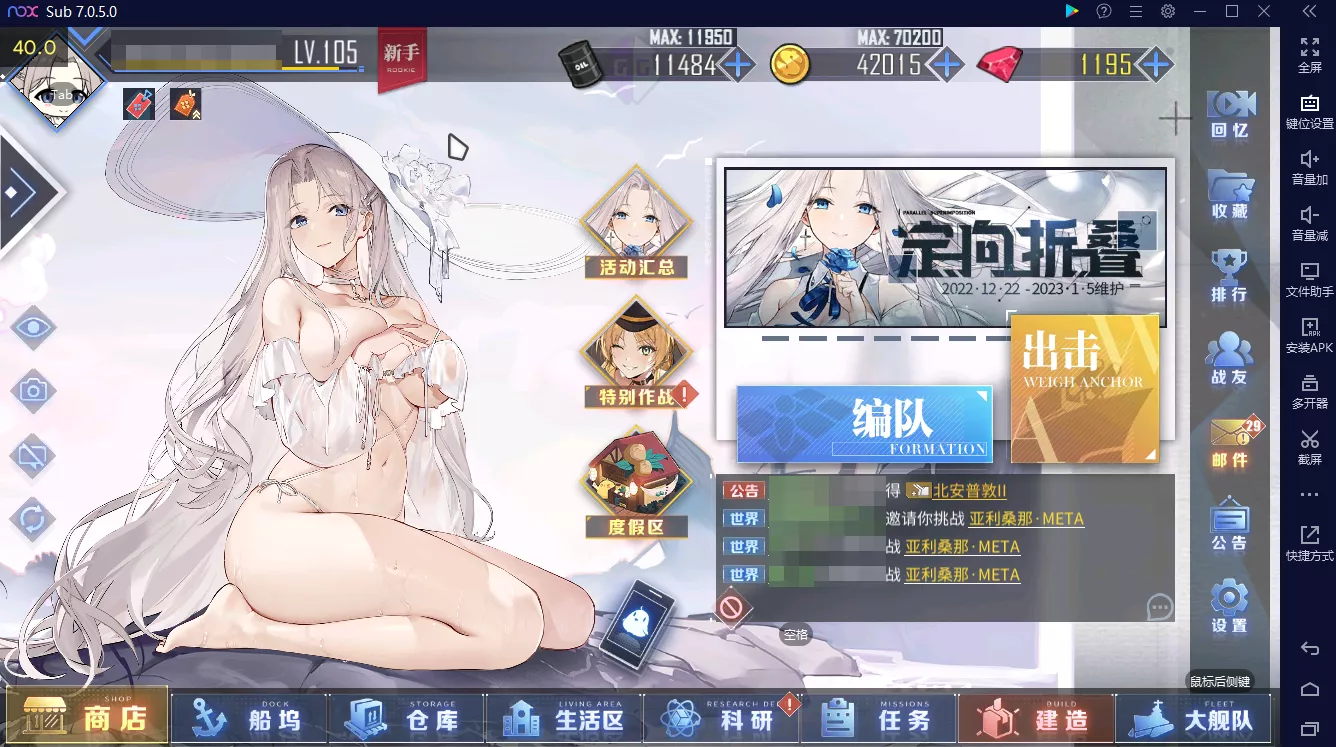
Task: Open the 科研 research menu
Action: pos(721,717)
